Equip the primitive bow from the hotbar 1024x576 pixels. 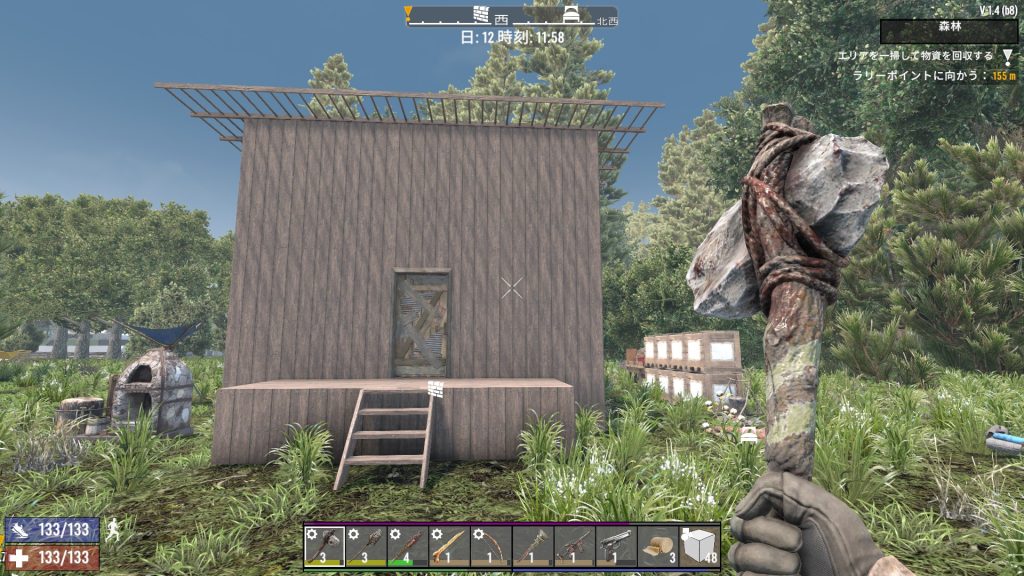[491, 547]
